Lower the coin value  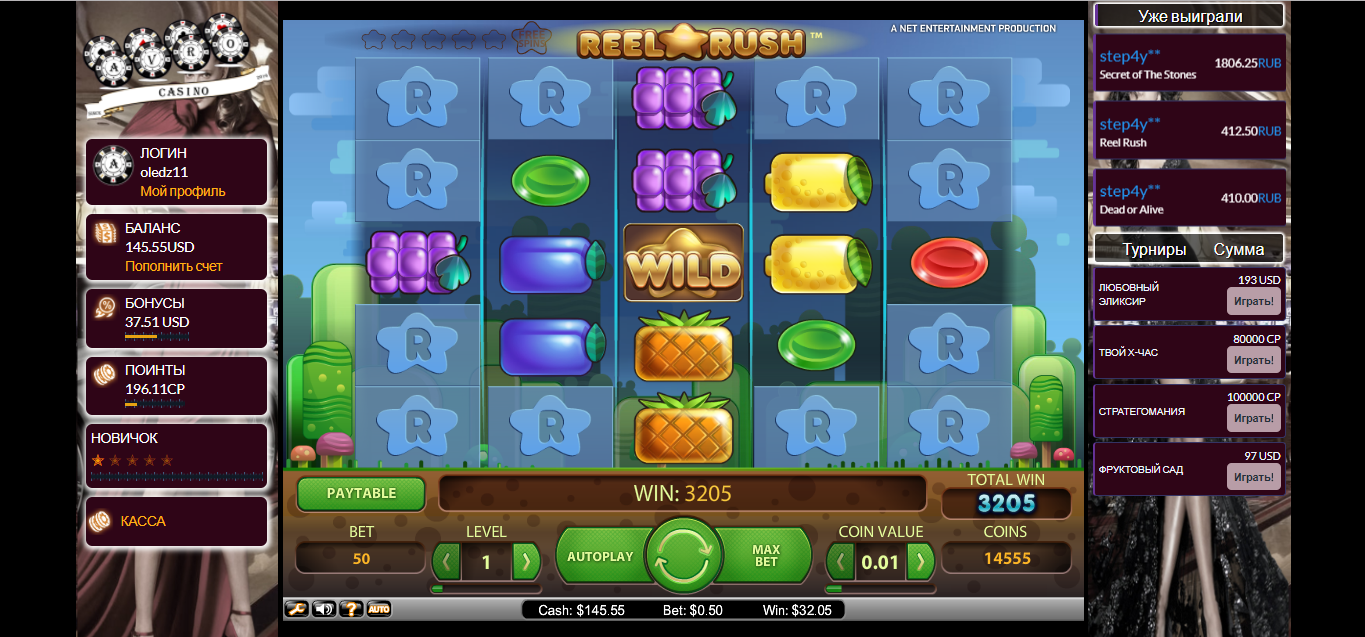[x=842, y=561]
